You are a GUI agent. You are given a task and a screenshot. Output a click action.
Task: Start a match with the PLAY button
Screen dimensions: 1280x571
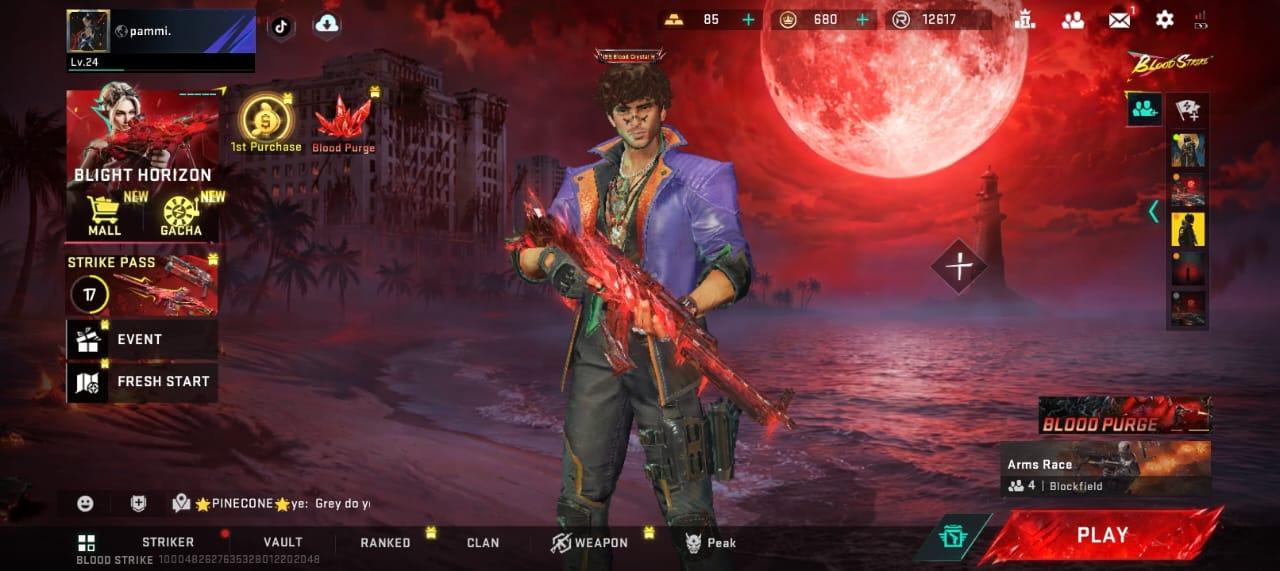pyautogui.click(x=1102, y=535)
